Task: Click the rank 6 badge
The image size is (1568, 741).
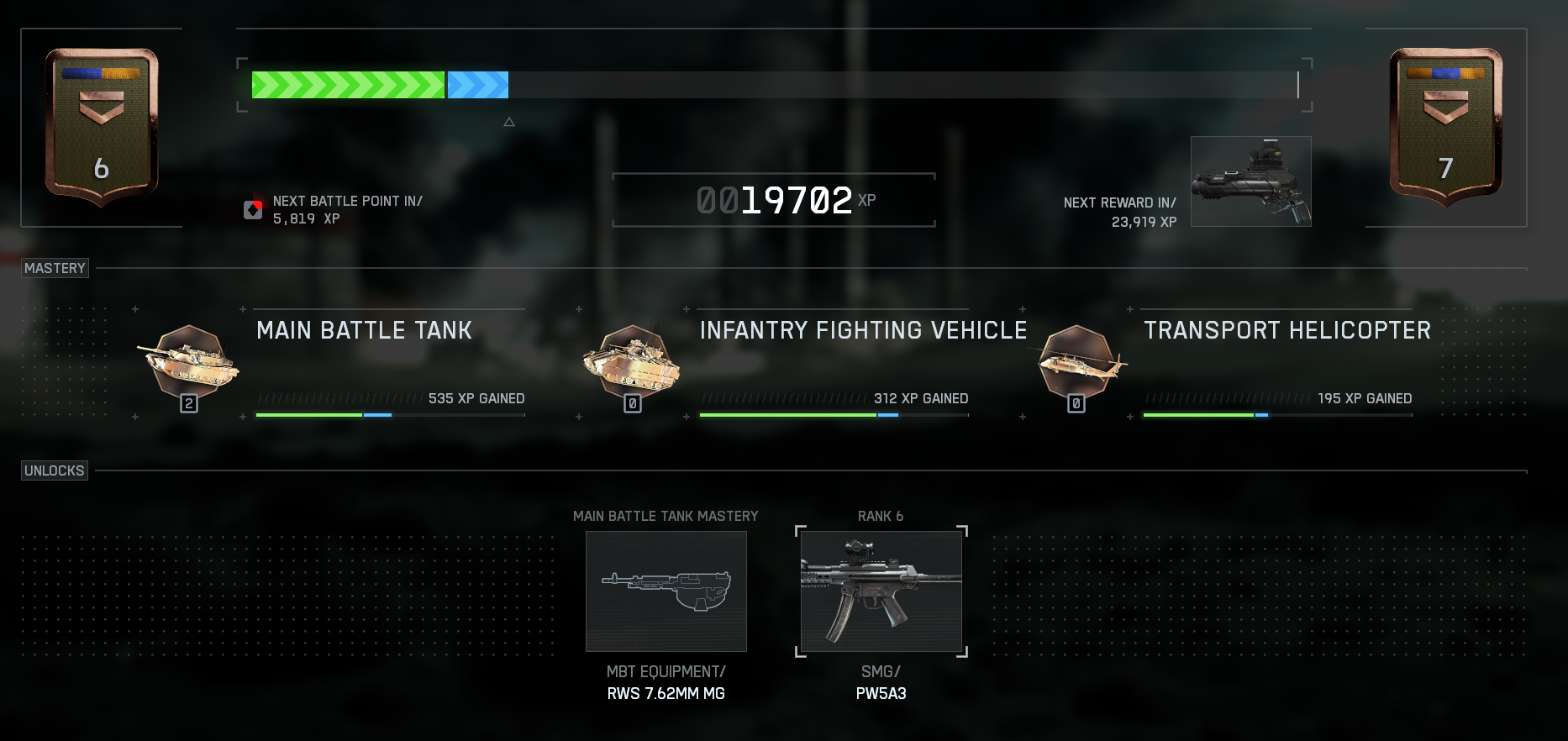Action: point(102,126)
